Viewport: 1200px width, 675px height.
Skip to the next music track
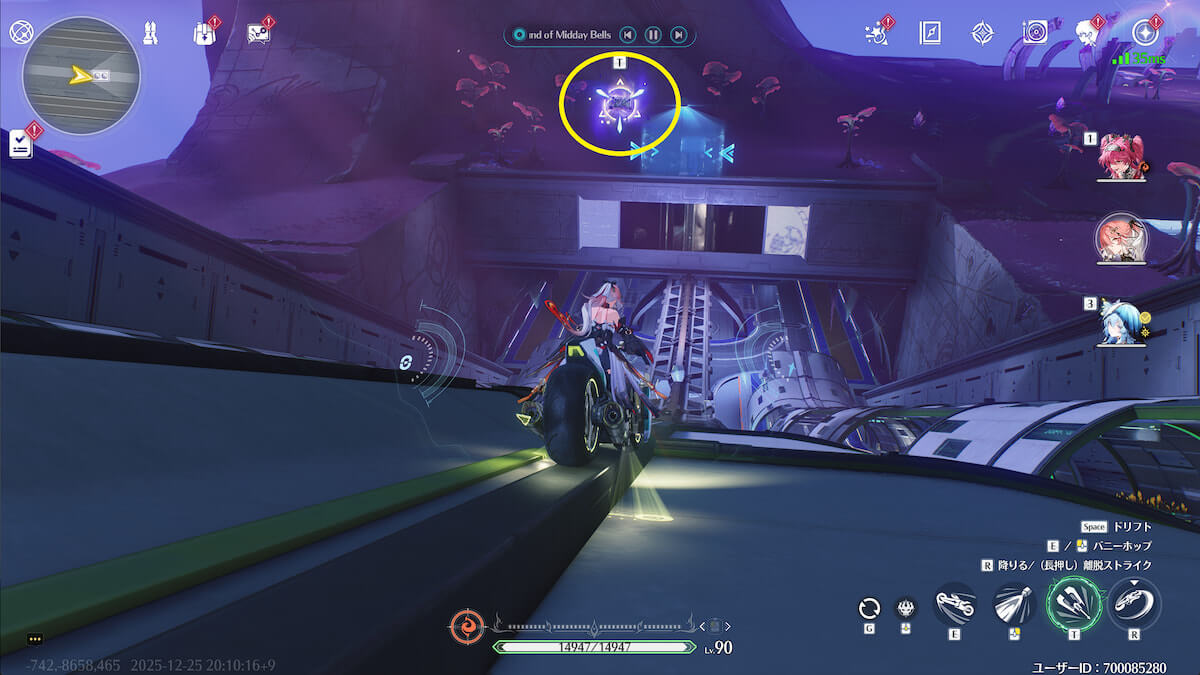point(679,35)
